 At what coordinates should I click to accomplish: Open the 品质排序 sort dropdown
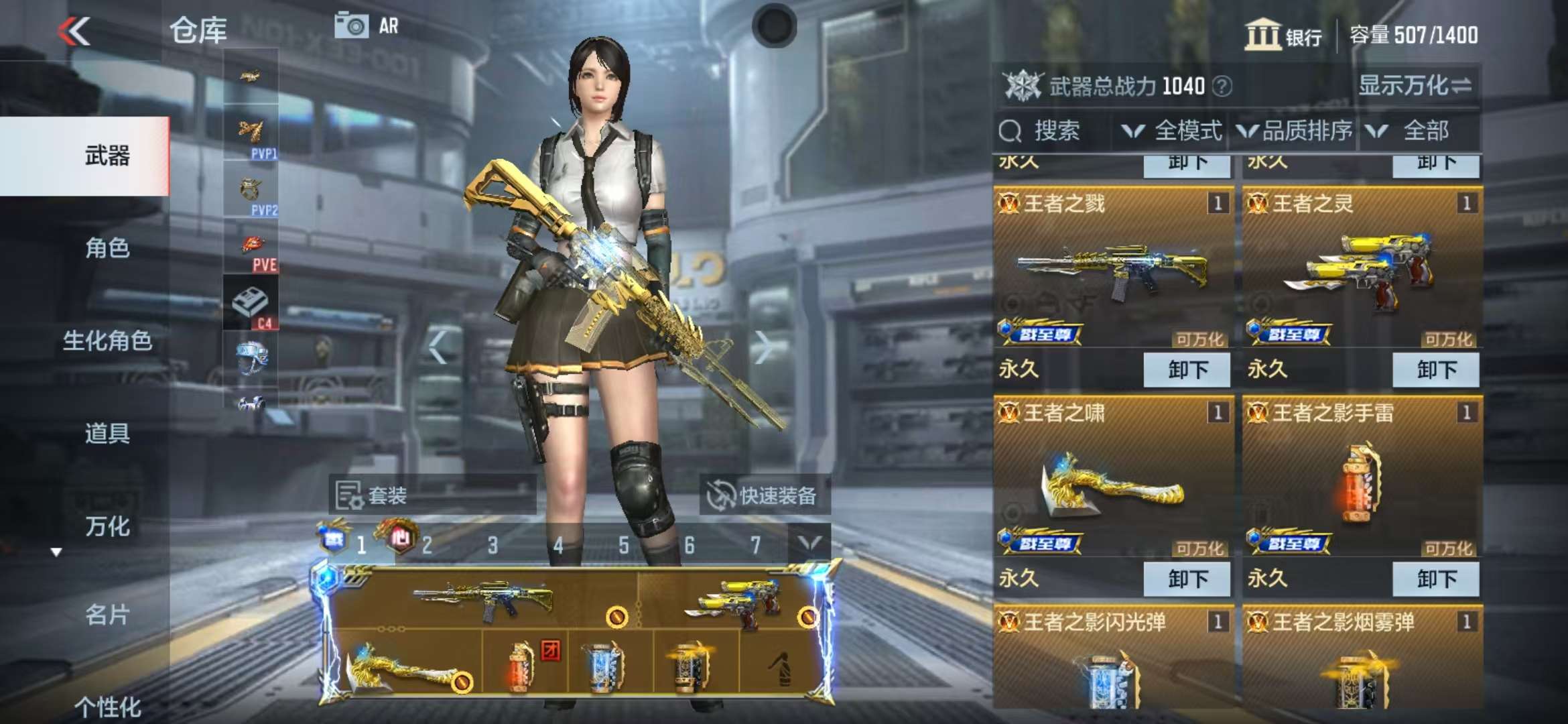point(1295,131)
